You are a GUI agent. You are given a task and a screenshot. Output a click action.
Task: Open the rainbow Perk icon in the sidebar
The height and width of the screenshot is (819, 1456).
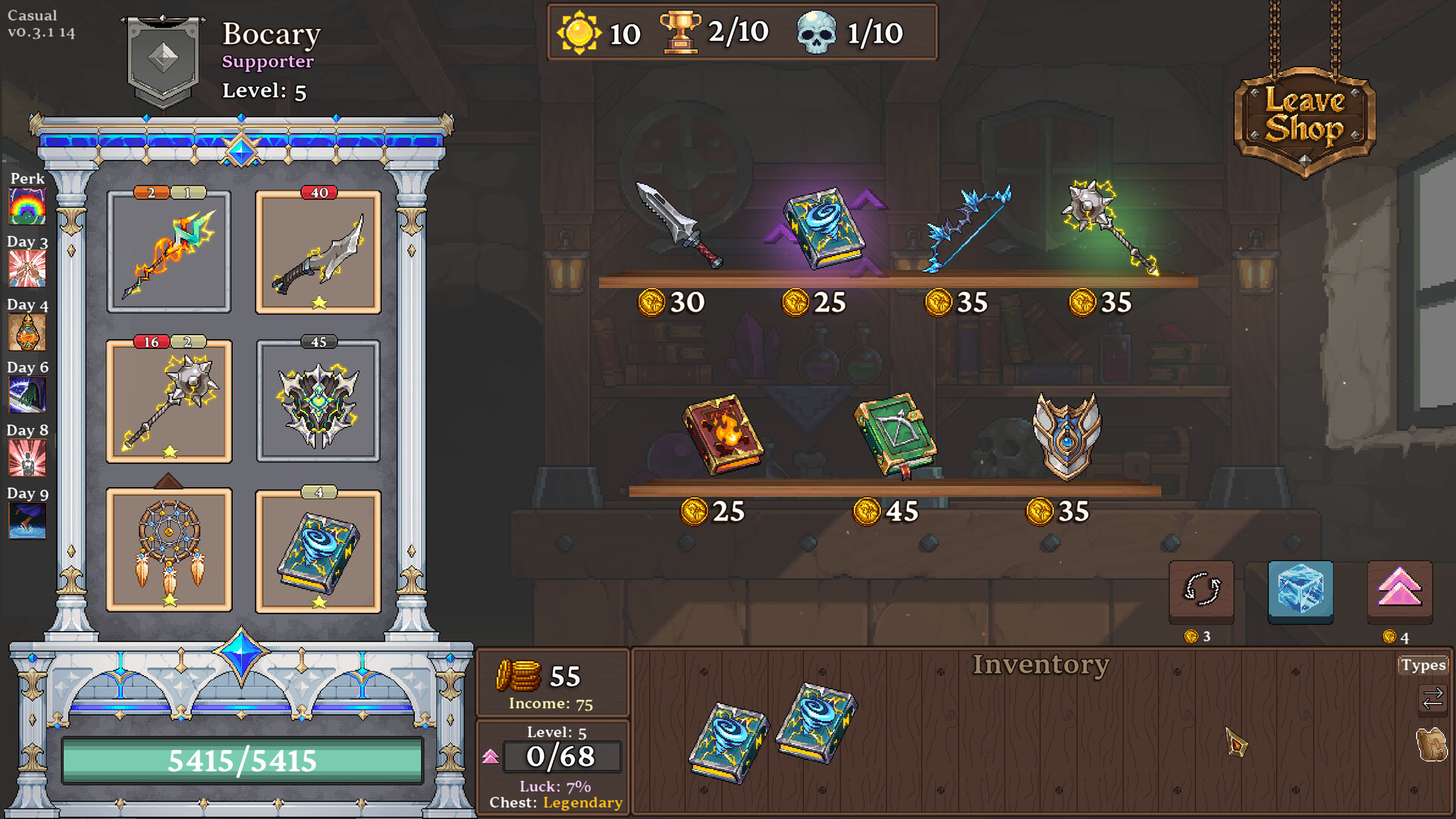pyautogui.click(x=27, y=205)
